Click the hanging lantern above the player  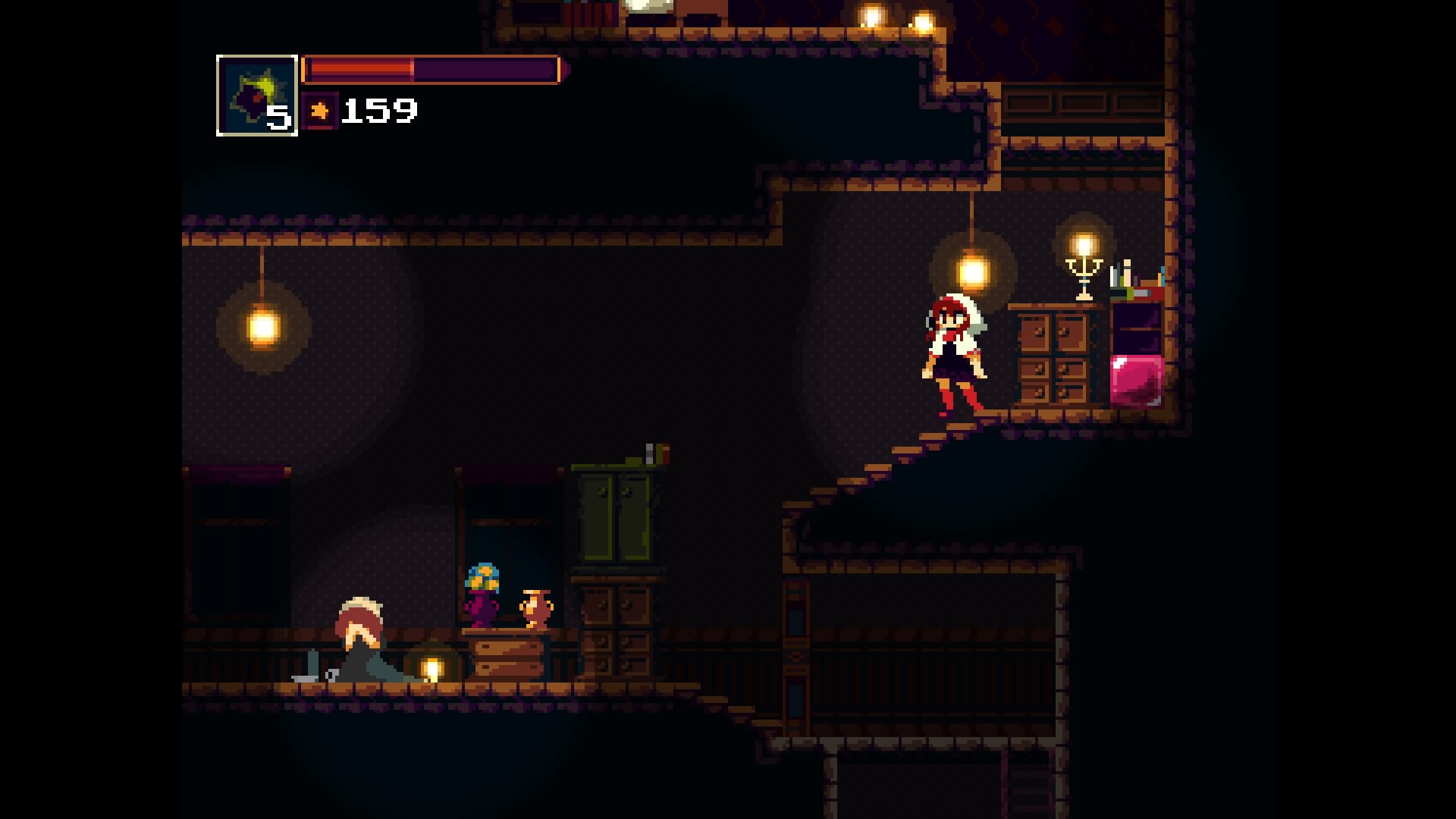973,269
